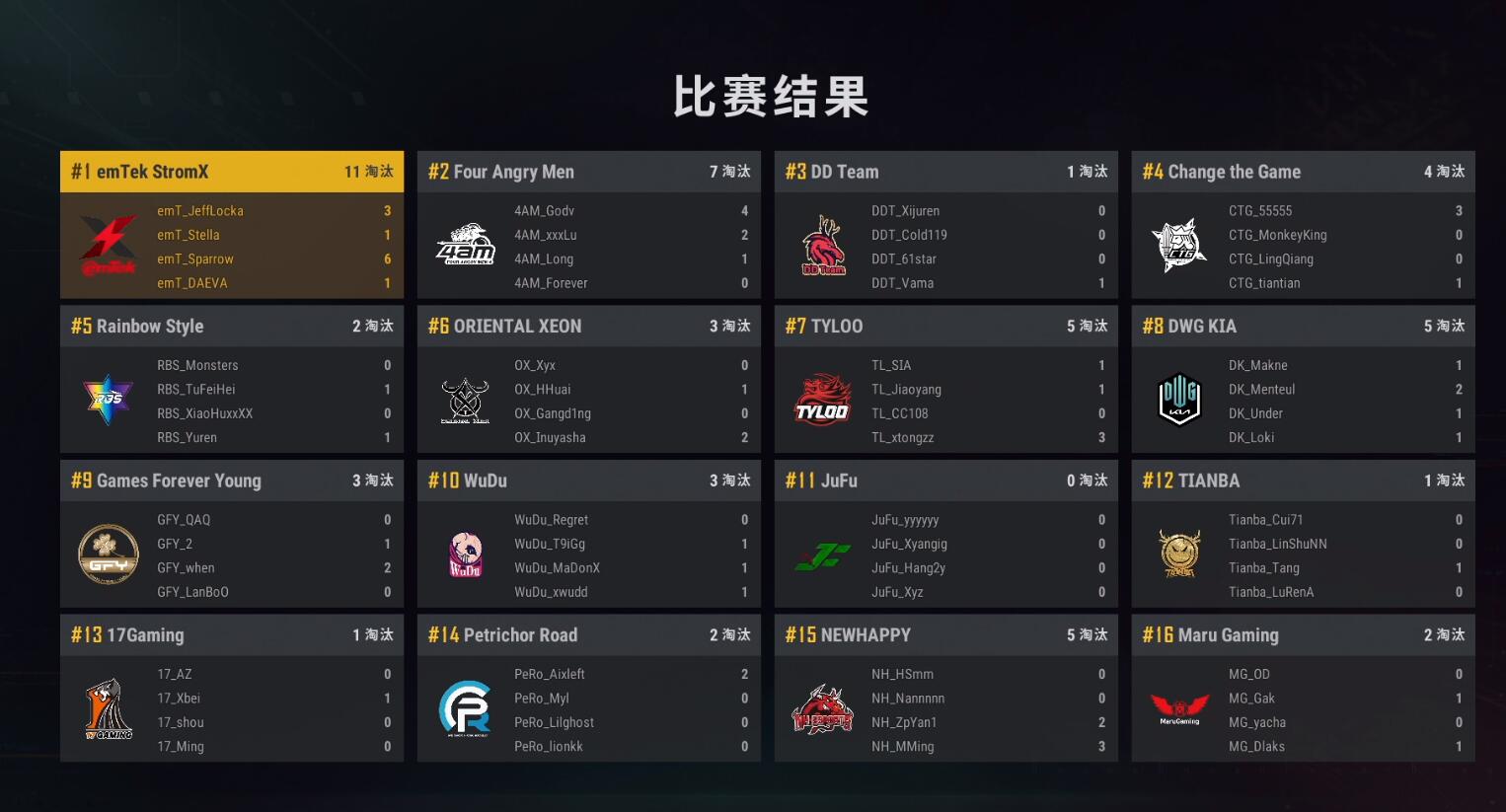Click the Maru Gaming red logo
This screenshot has width=1506, height=812.
(x=1179, y=708)
